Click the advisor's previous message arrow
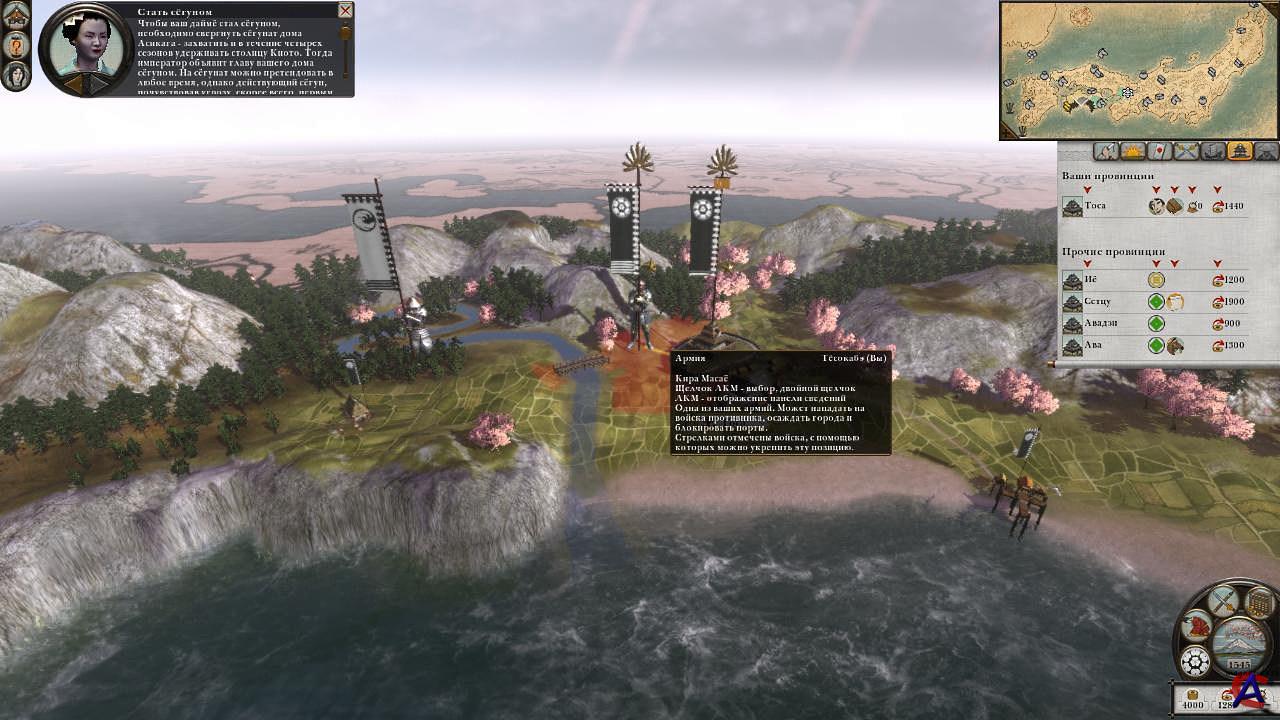 click(73, 84)
